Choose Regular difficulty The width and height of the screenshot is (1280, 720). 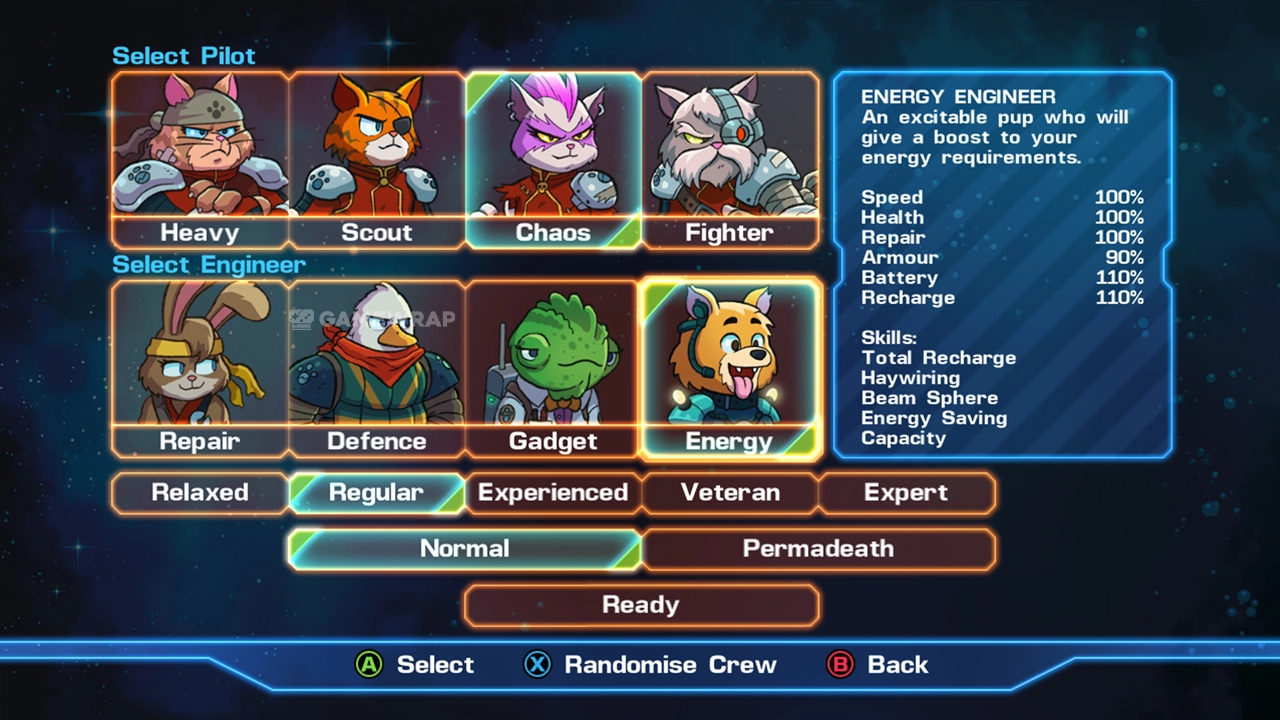point(377,493)
